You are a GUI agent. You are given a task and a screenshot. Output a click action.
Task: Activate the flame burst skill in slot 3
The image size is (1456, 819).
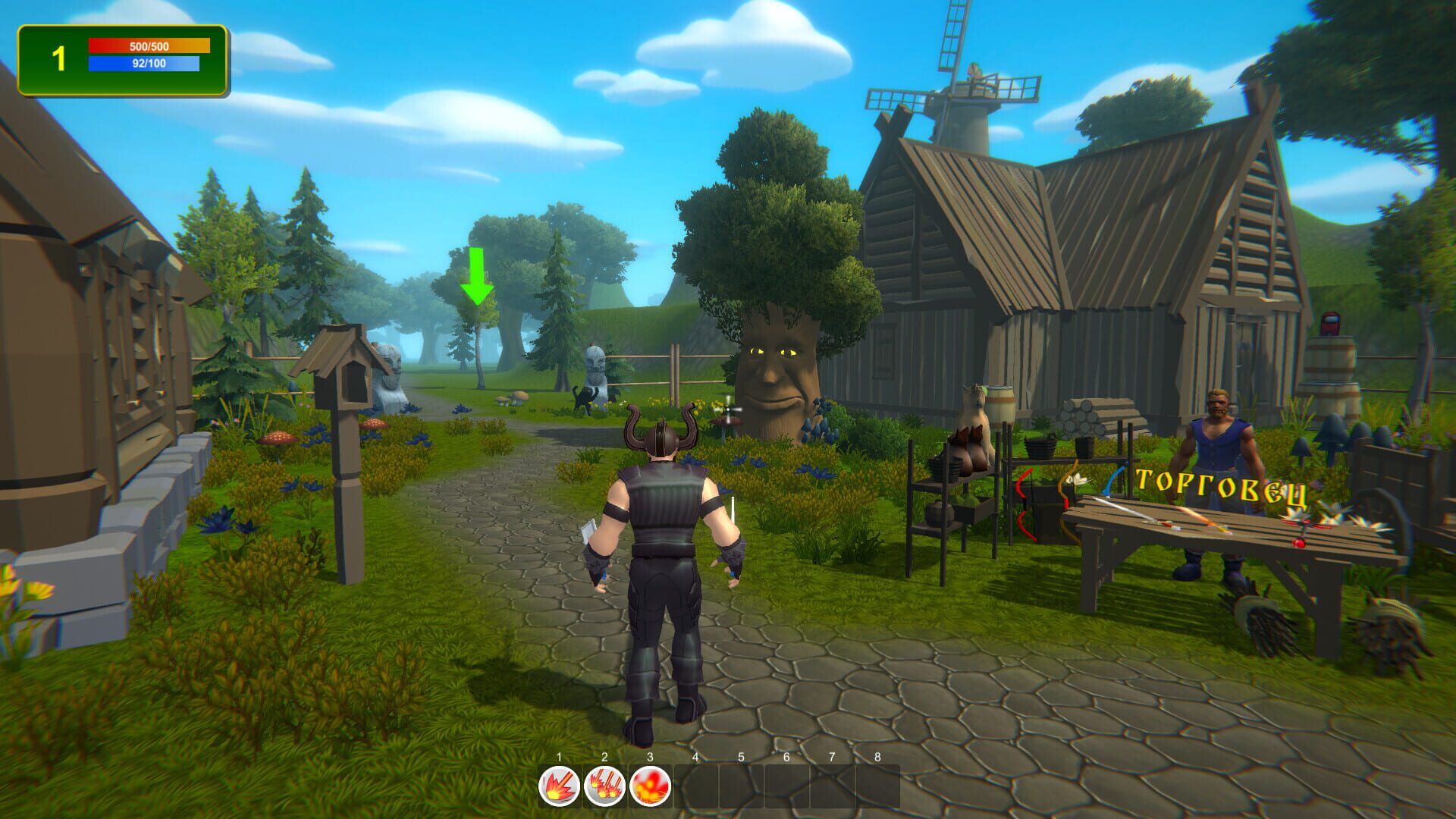tap(651, 786)
